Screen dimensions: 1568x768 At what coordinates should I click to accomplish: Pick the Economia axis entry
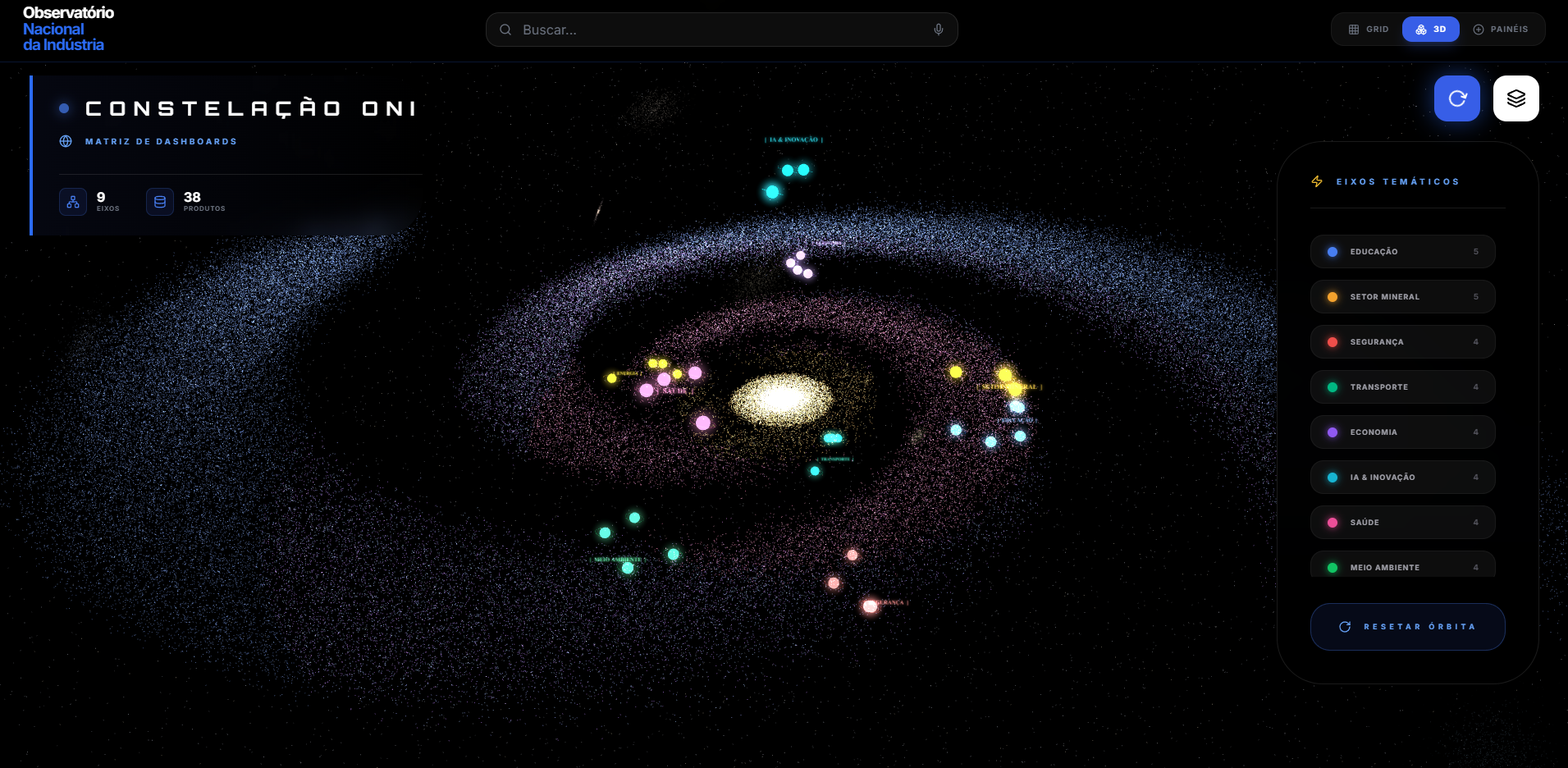[1402, 432]
